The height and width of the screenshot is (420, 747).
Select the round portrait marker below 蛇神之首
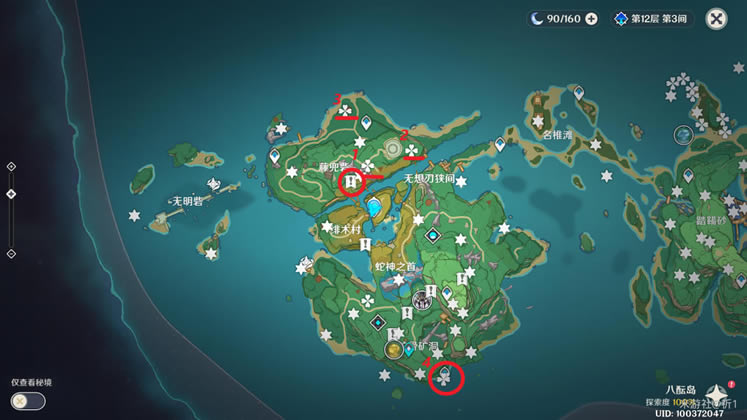point(422,299)
